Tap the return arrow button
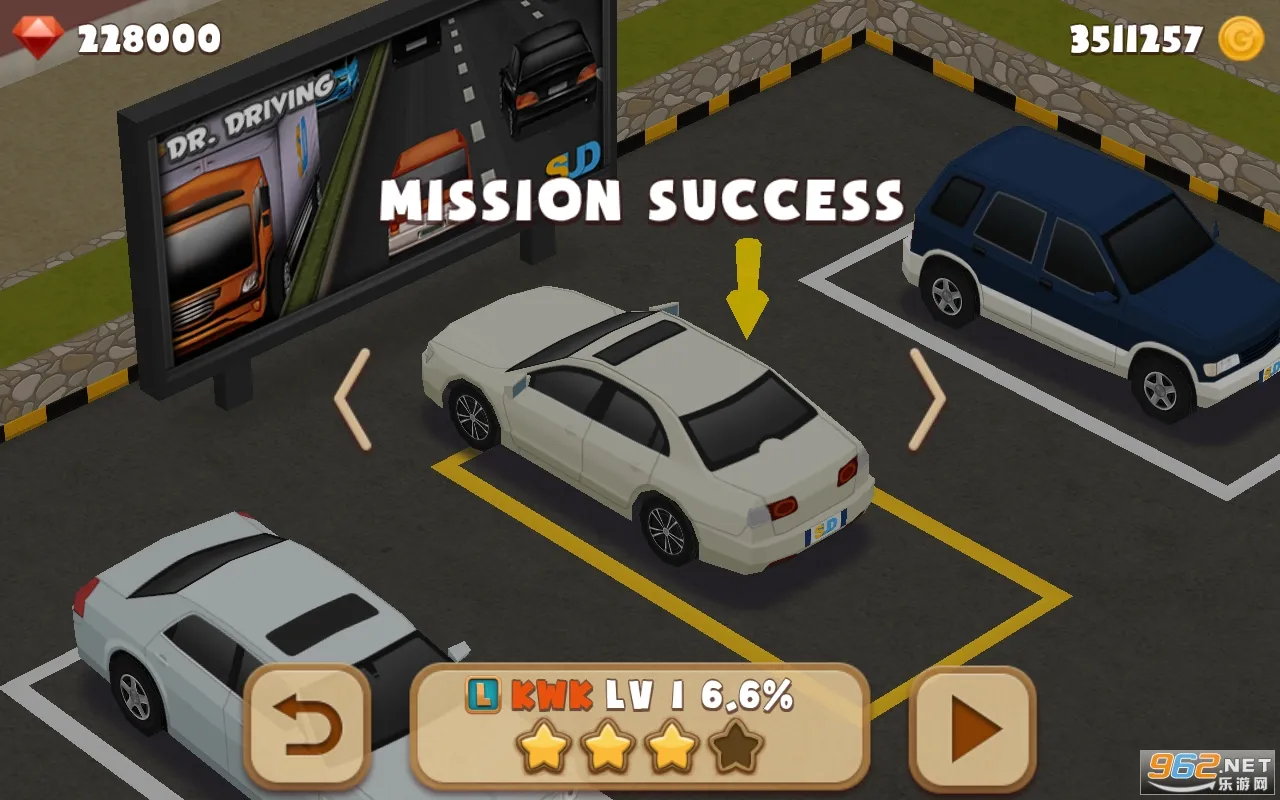Screen dimensions: 1280x800 tap(307, 727)
